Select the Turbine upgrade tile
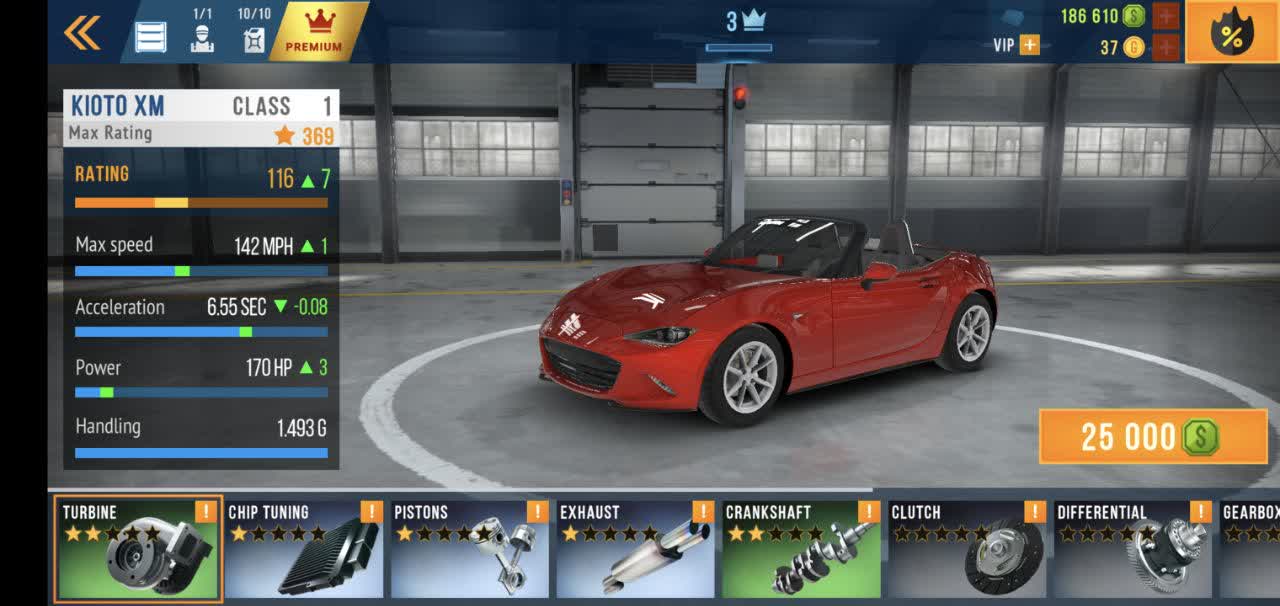Screen dimensions: 1280x606 coord(138,550)
